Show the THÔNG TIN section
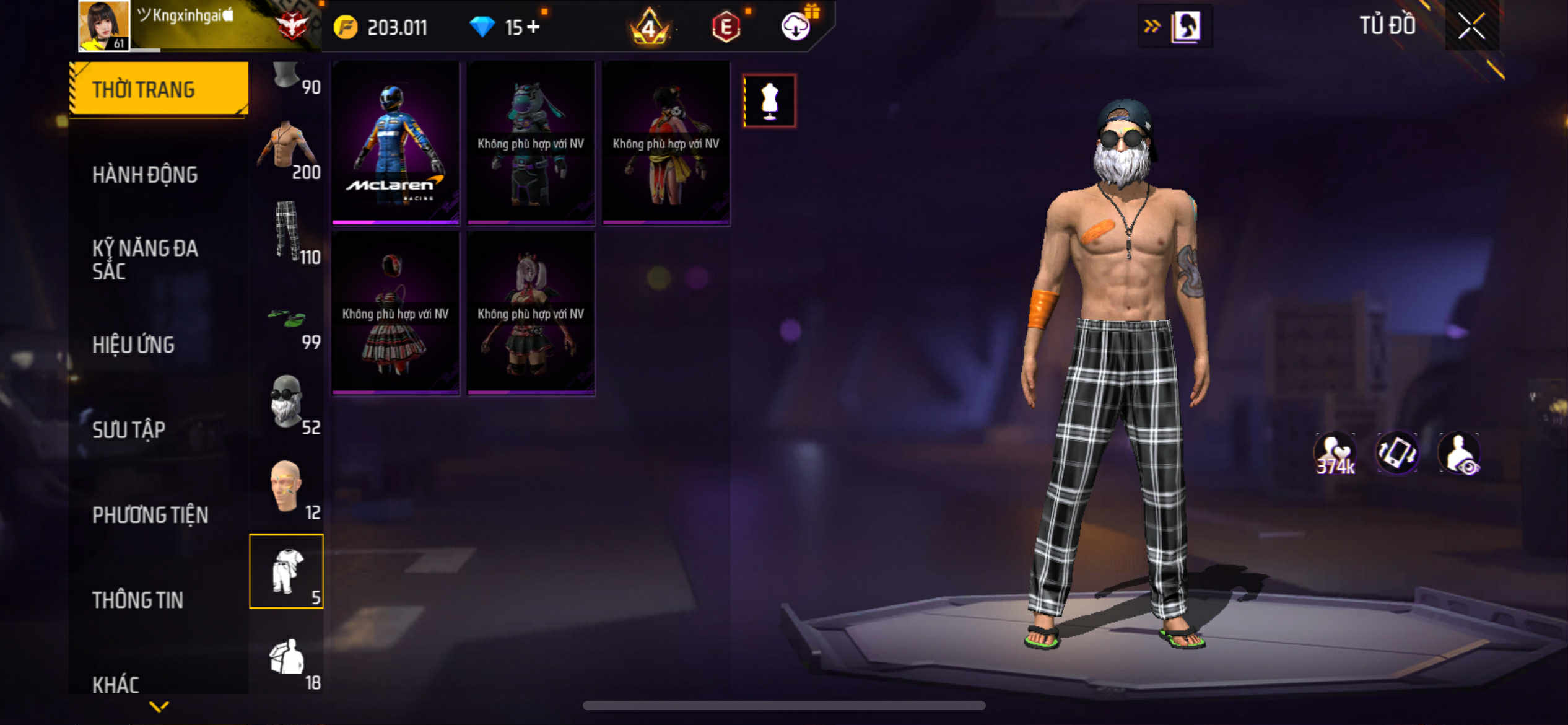1568x725 pixels. tap(137, 599)
